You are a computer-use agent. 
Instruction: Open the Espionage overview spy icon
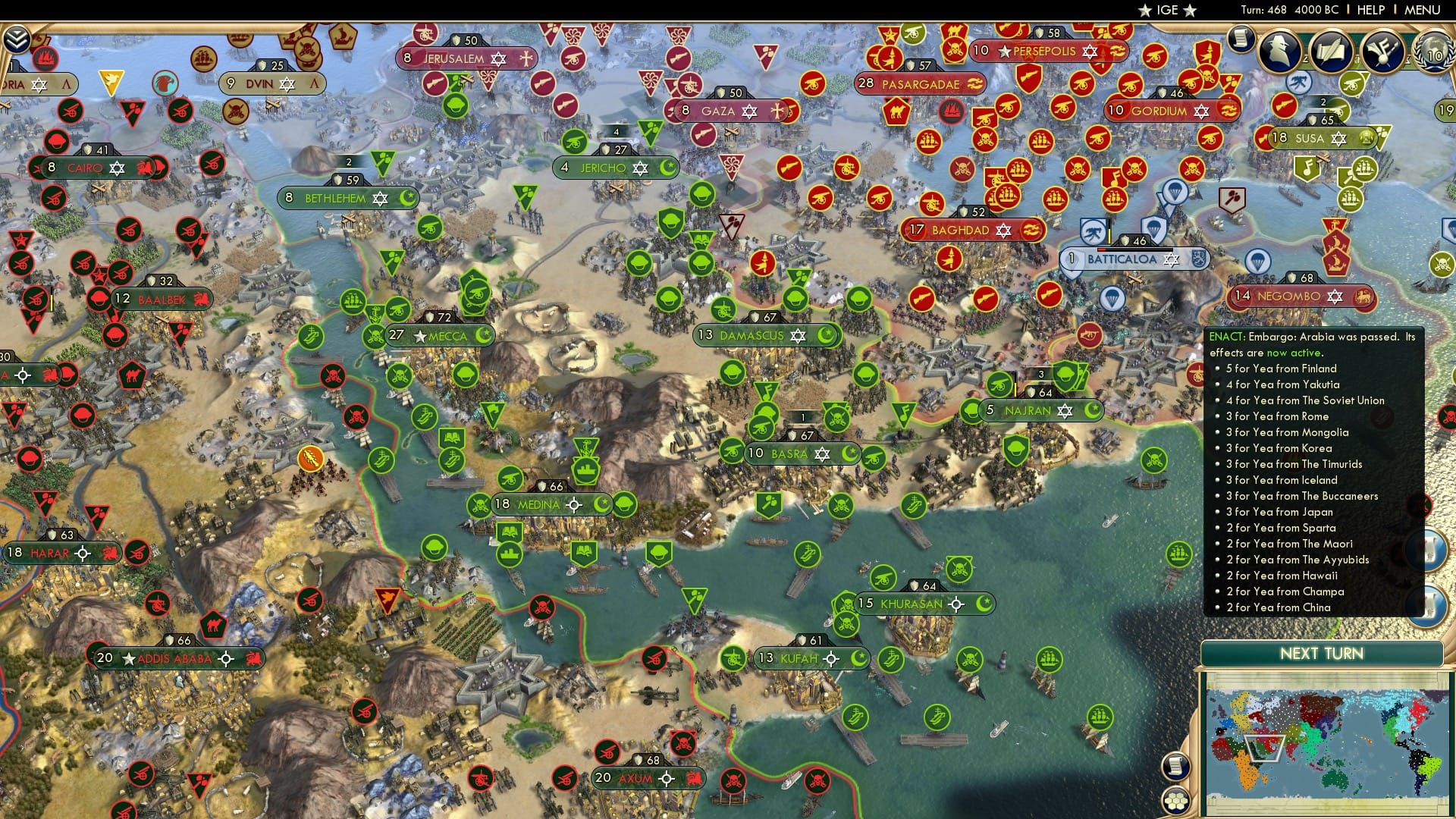point(1279,51)
